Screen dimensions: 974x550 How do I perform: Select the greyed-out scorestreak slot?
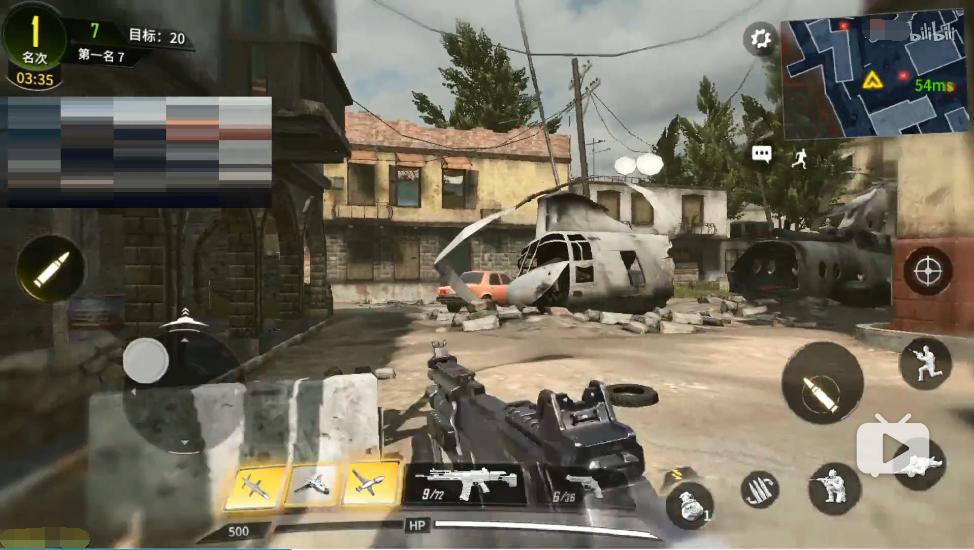coord(312,484)
